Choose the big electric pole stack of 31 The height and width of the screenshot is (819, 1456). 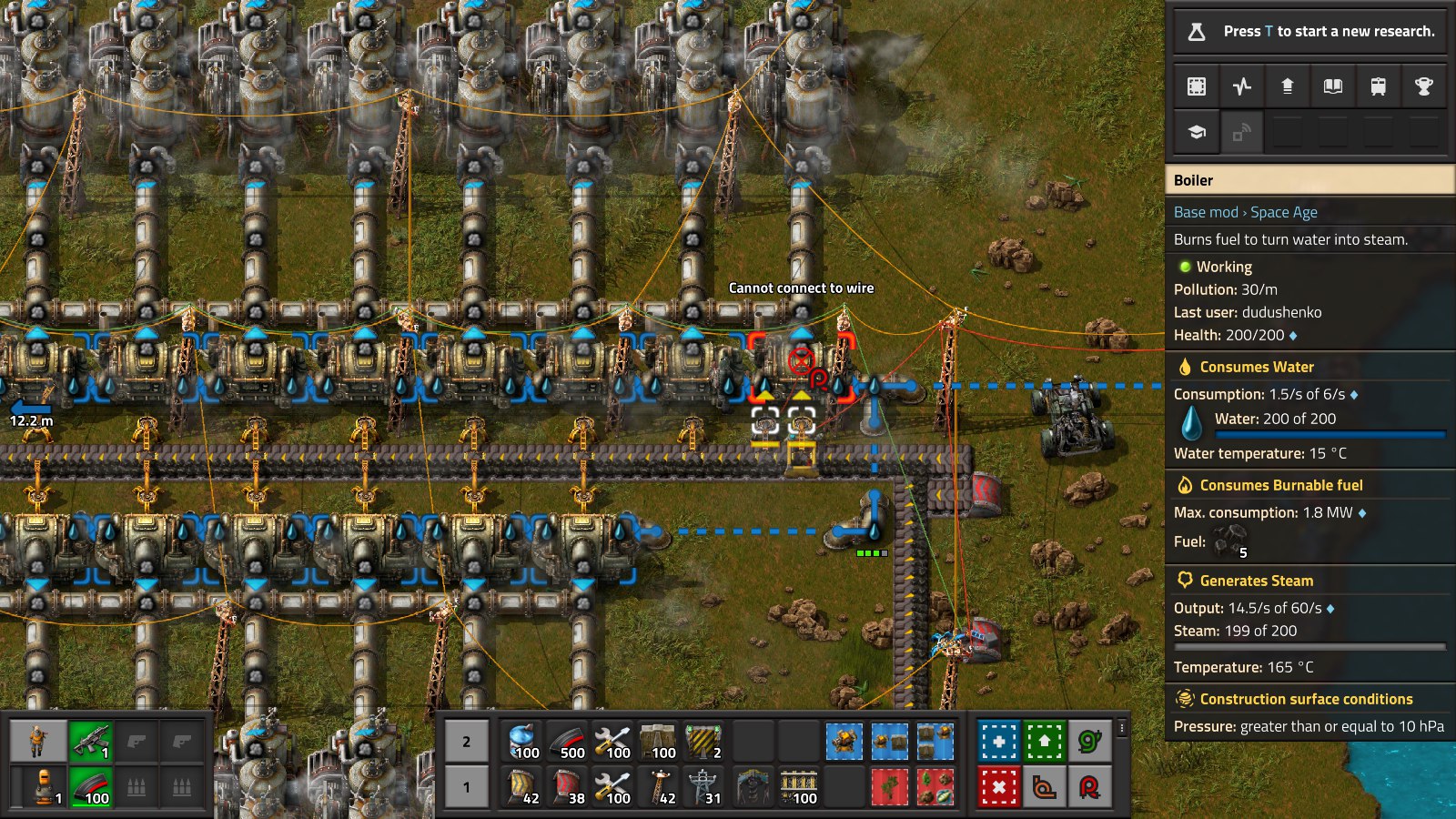704,787
